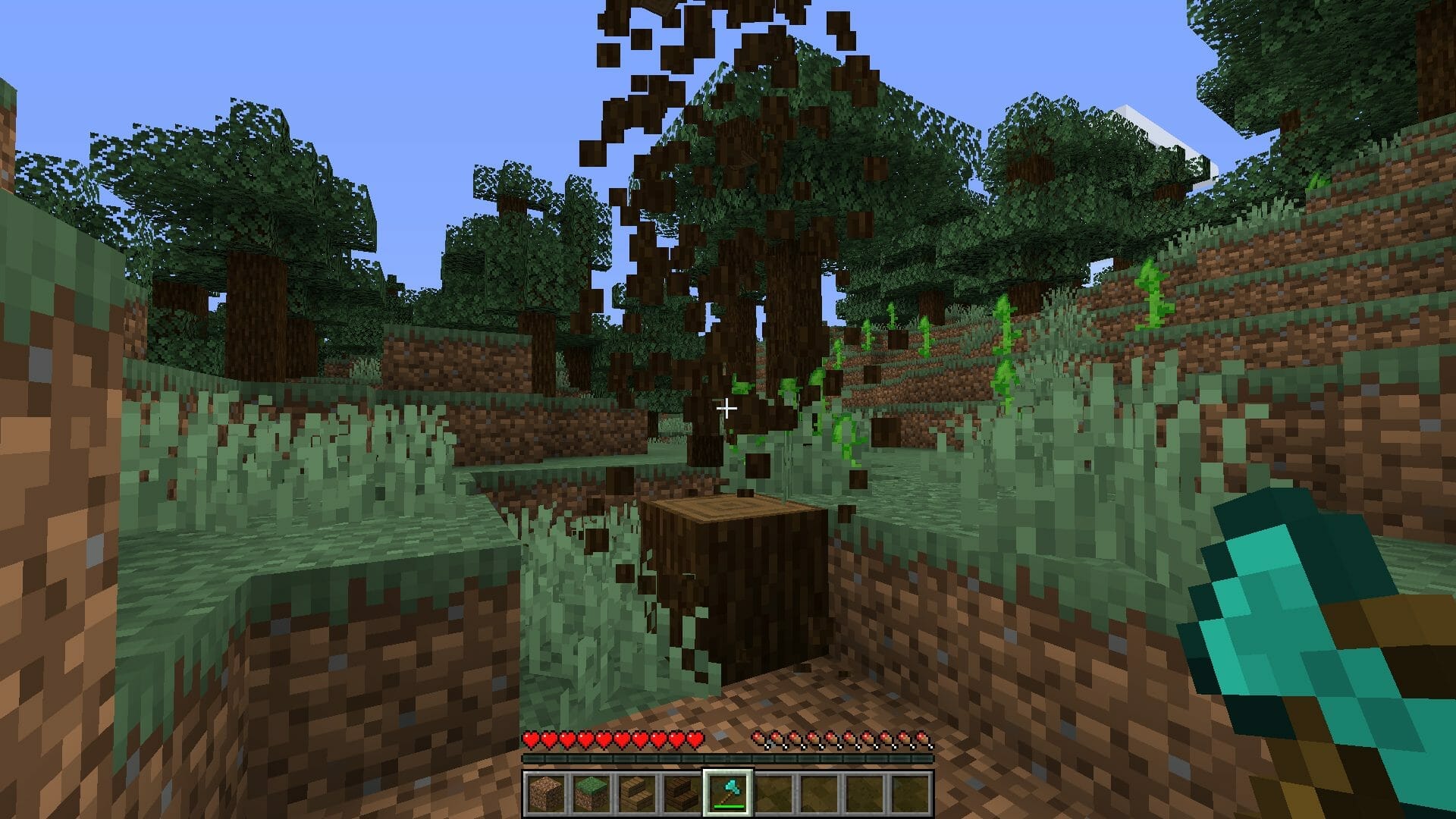Select the dirt block in the first hotbar slot
This screenshot has width=1456, height=819.
pos(544,791)
